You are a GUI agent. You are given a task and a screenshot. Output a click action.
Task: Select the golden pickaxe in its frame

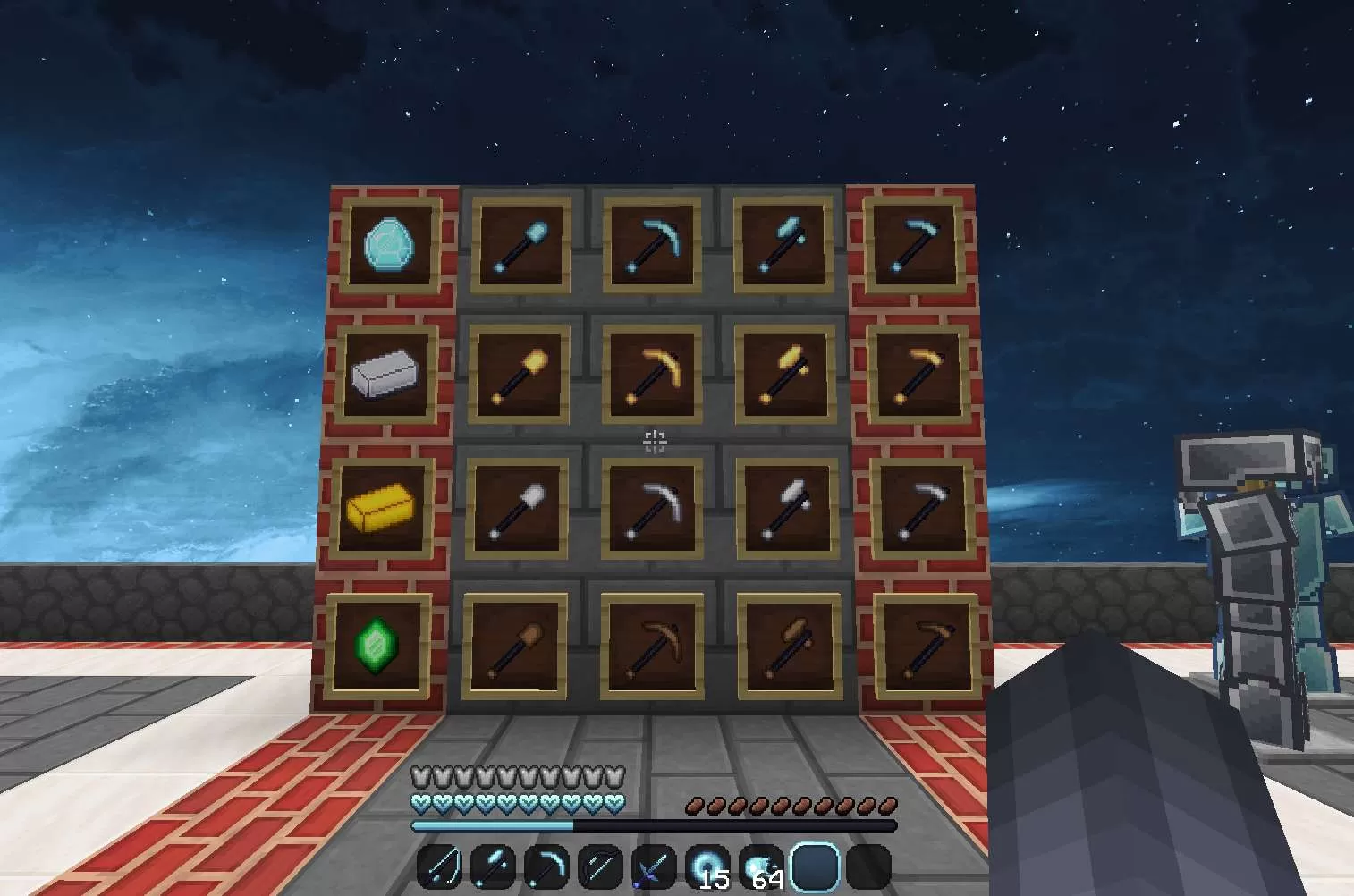pyautogui.click(x=652, y=376)
